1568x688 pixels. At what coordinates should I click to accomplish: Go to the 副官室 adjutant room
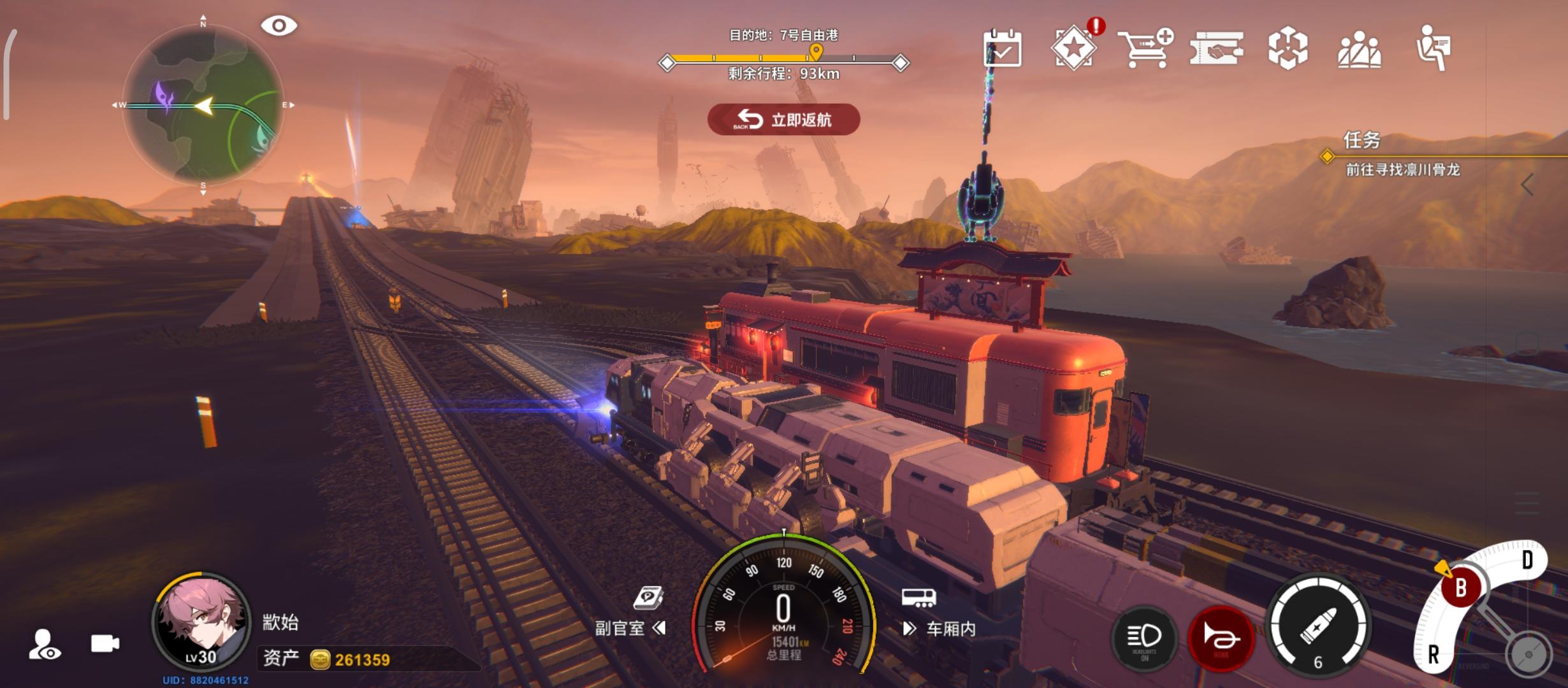(630, 628)
